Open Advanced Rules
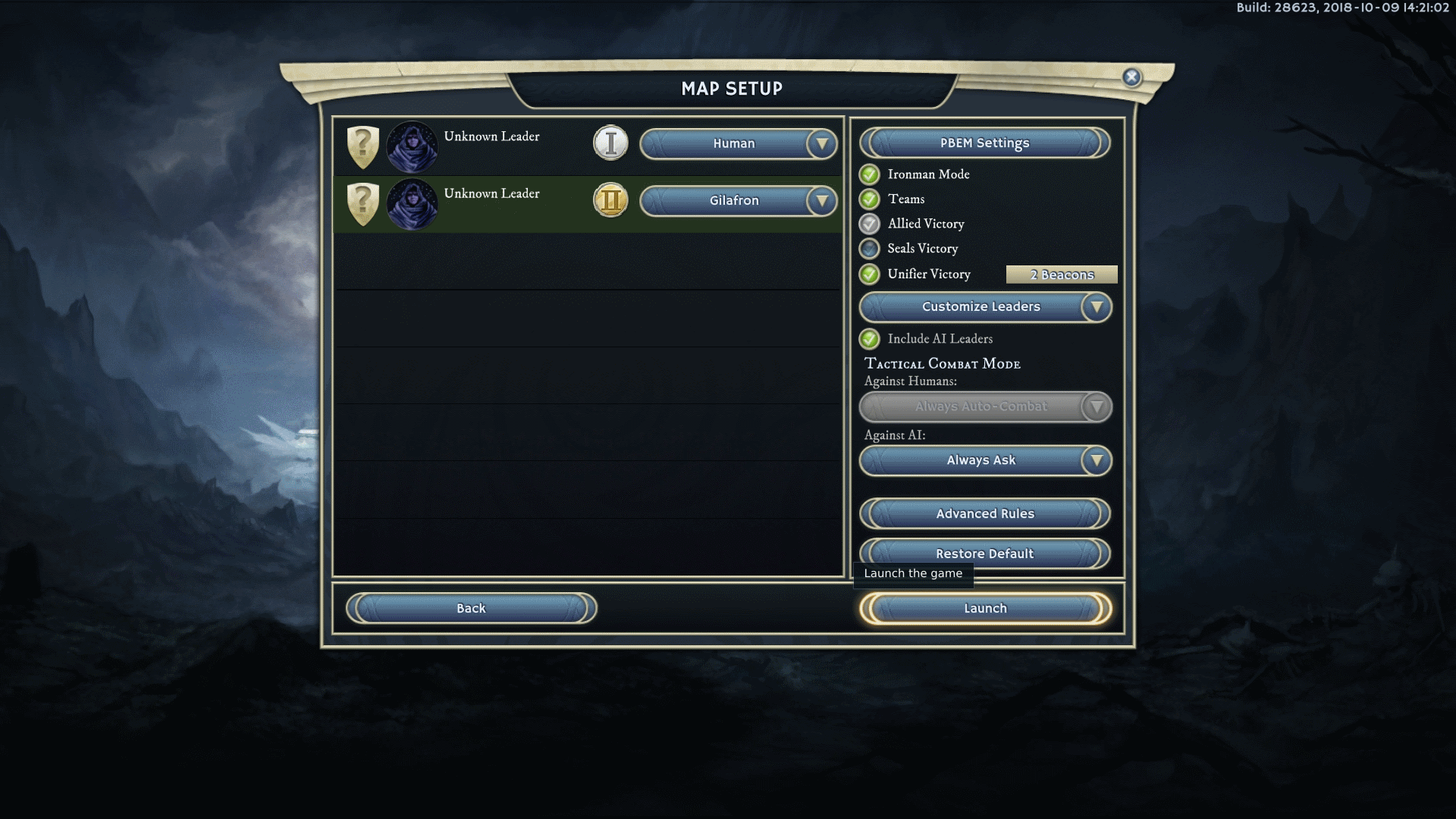 (984, 513)
